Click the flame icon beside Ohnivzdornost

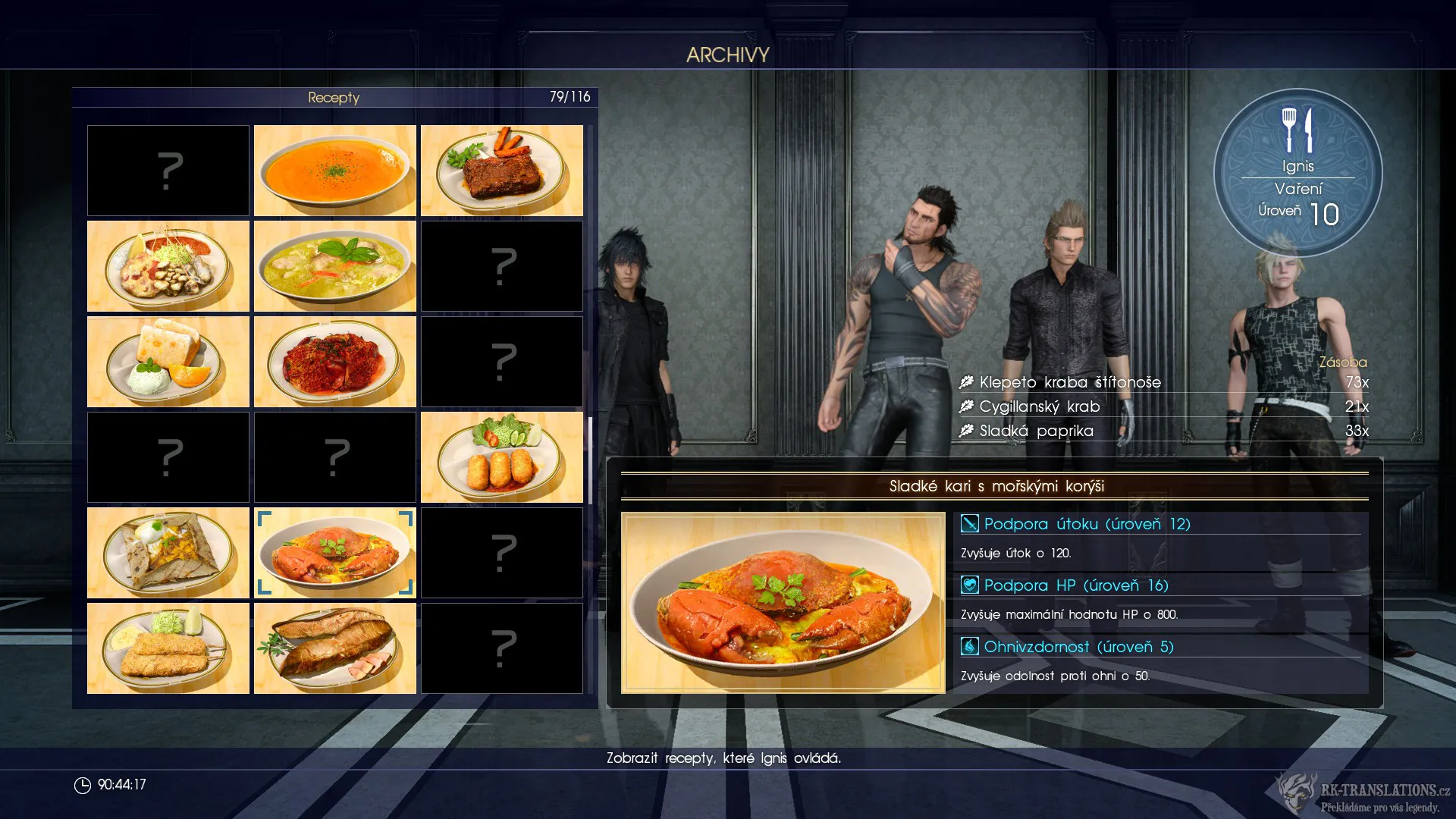[968, 647]
